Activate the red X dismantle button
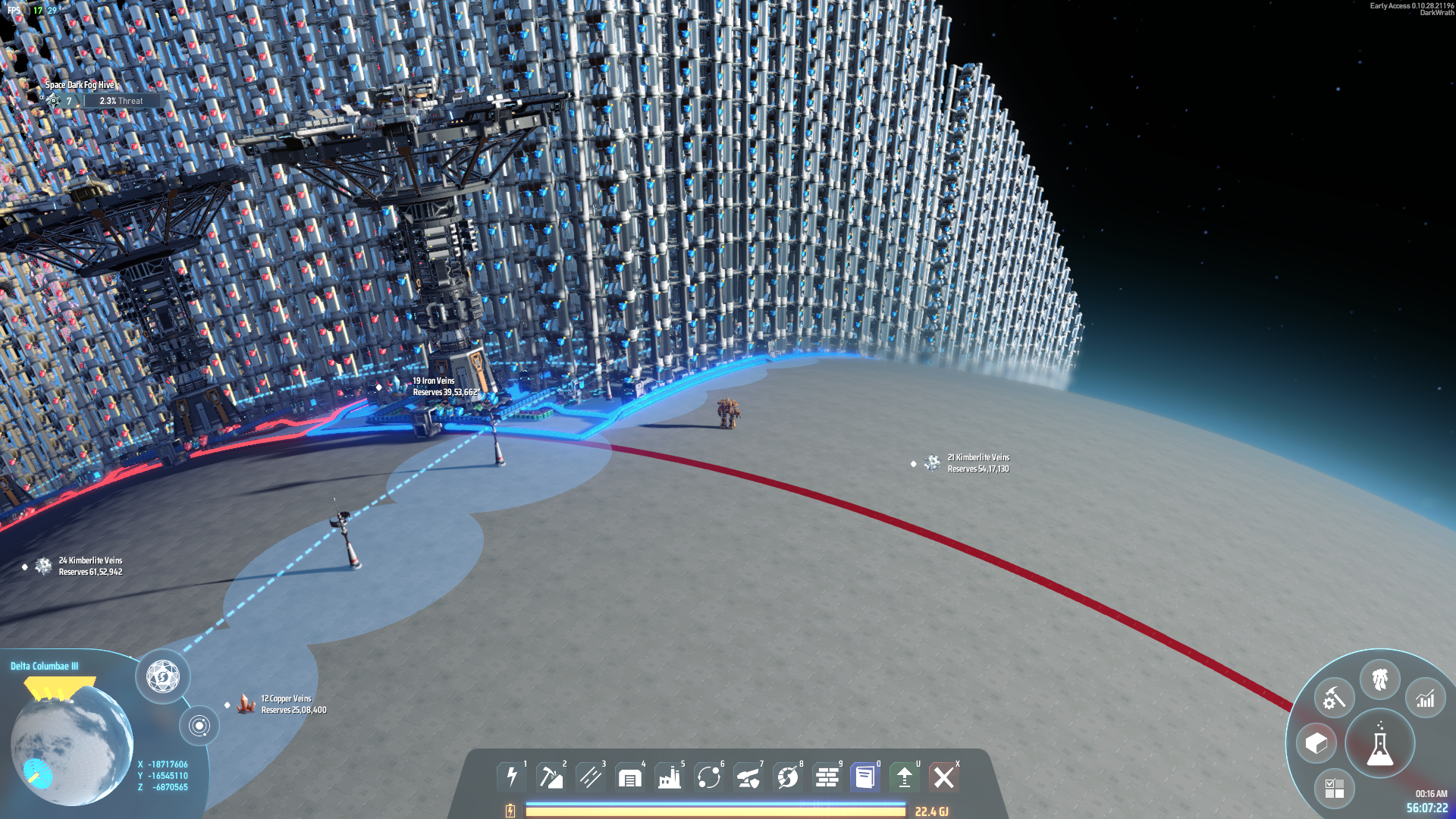The image size is (1456, 819). coord(944,777)
